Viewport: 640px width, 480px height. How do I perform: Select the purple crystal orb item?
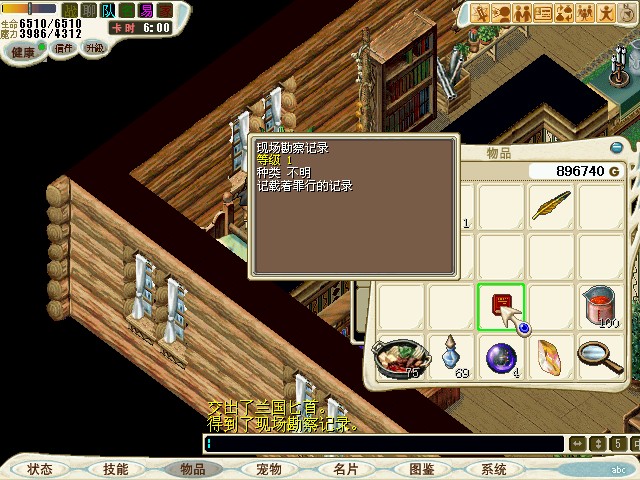pyautogui.click(x=500, y=356)
